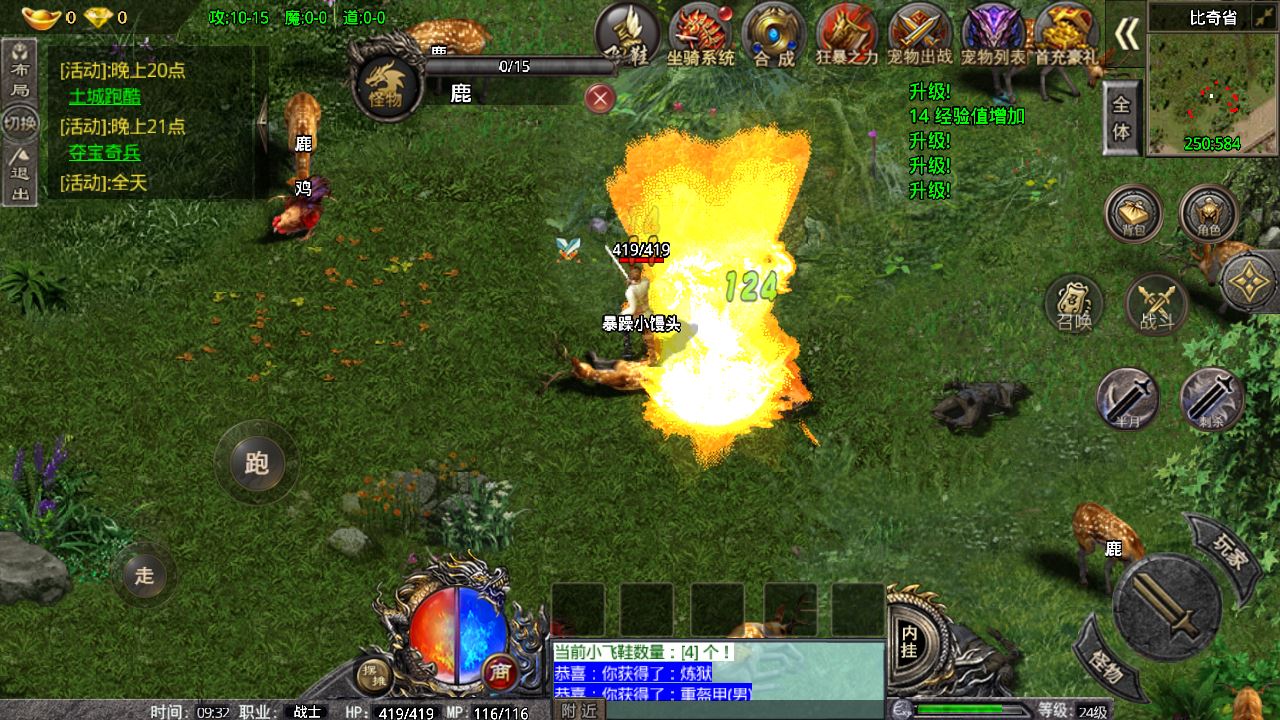Tap the 召唤 summon button
1280x720 pixels.
coord(1074,304)
